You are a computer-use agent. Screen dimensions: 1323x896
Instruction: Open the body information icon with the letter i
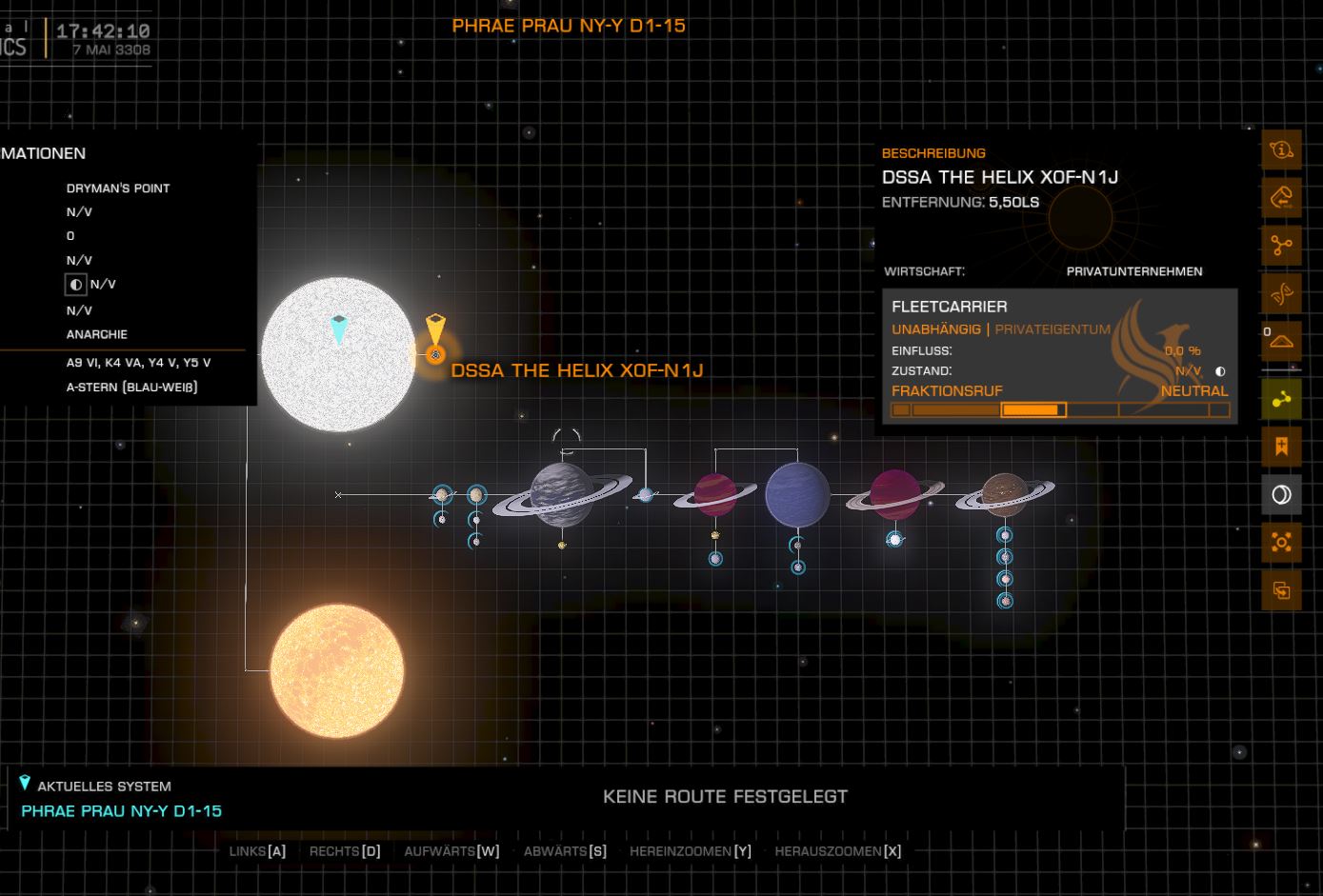point(1281,149)
